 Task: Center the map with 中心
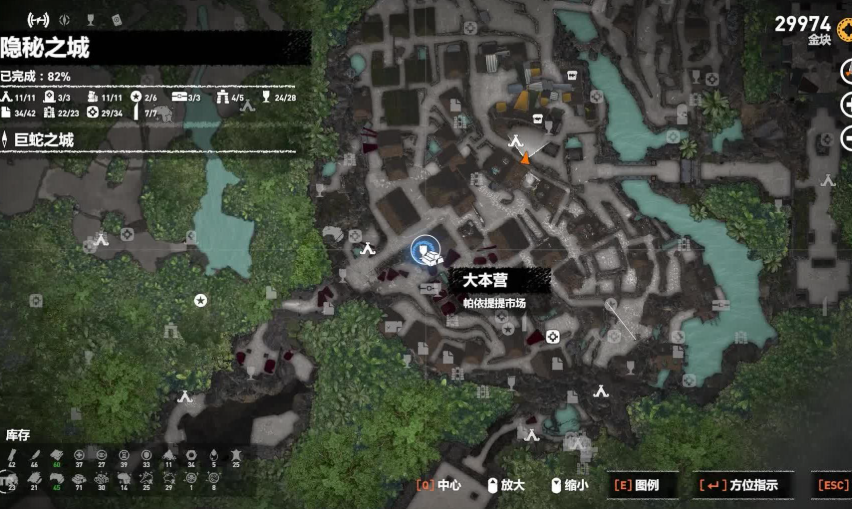coord(439,485)
